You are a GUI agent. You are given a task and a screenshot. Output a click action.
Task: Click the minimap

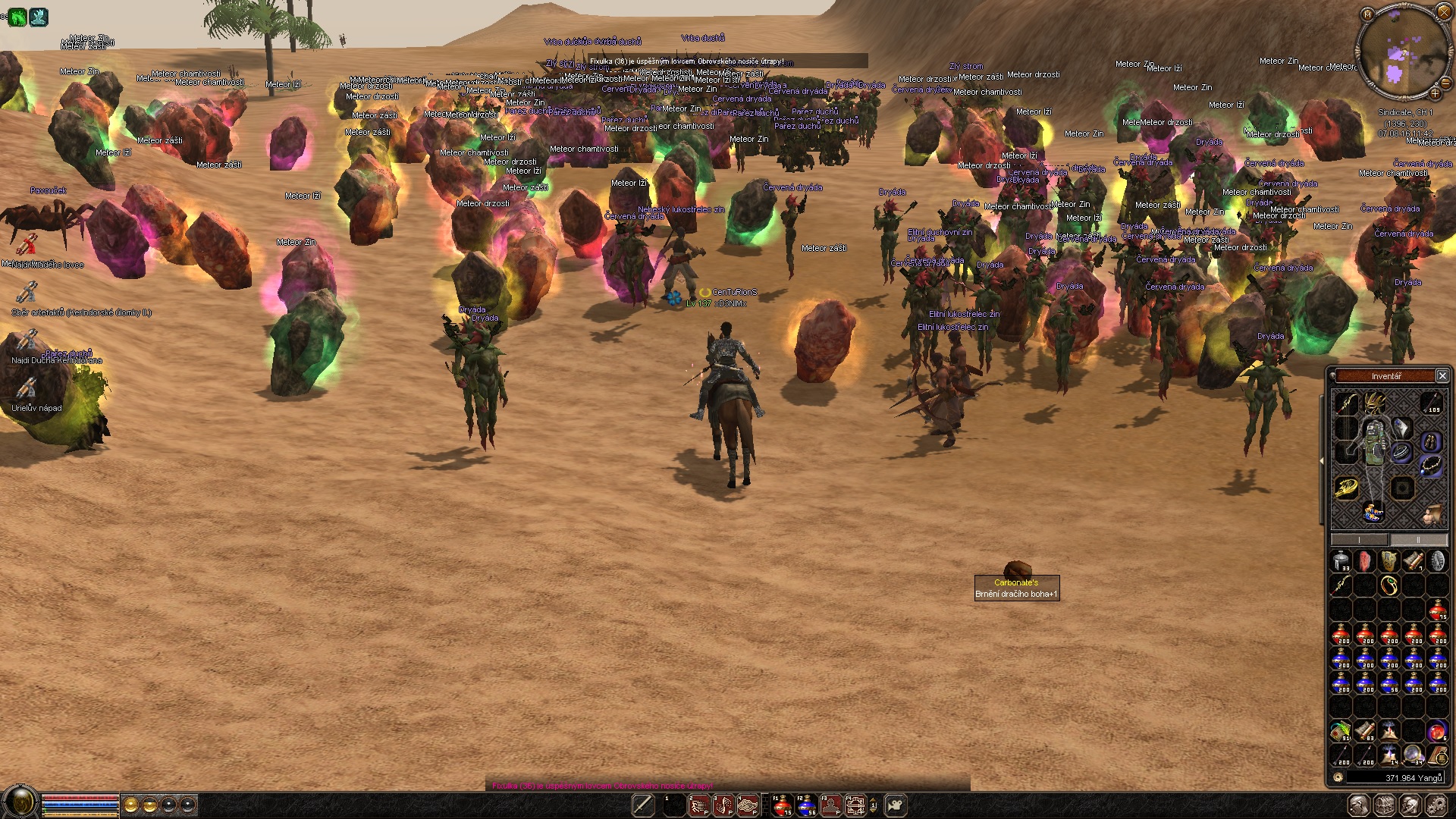(x=1401, y=52)
